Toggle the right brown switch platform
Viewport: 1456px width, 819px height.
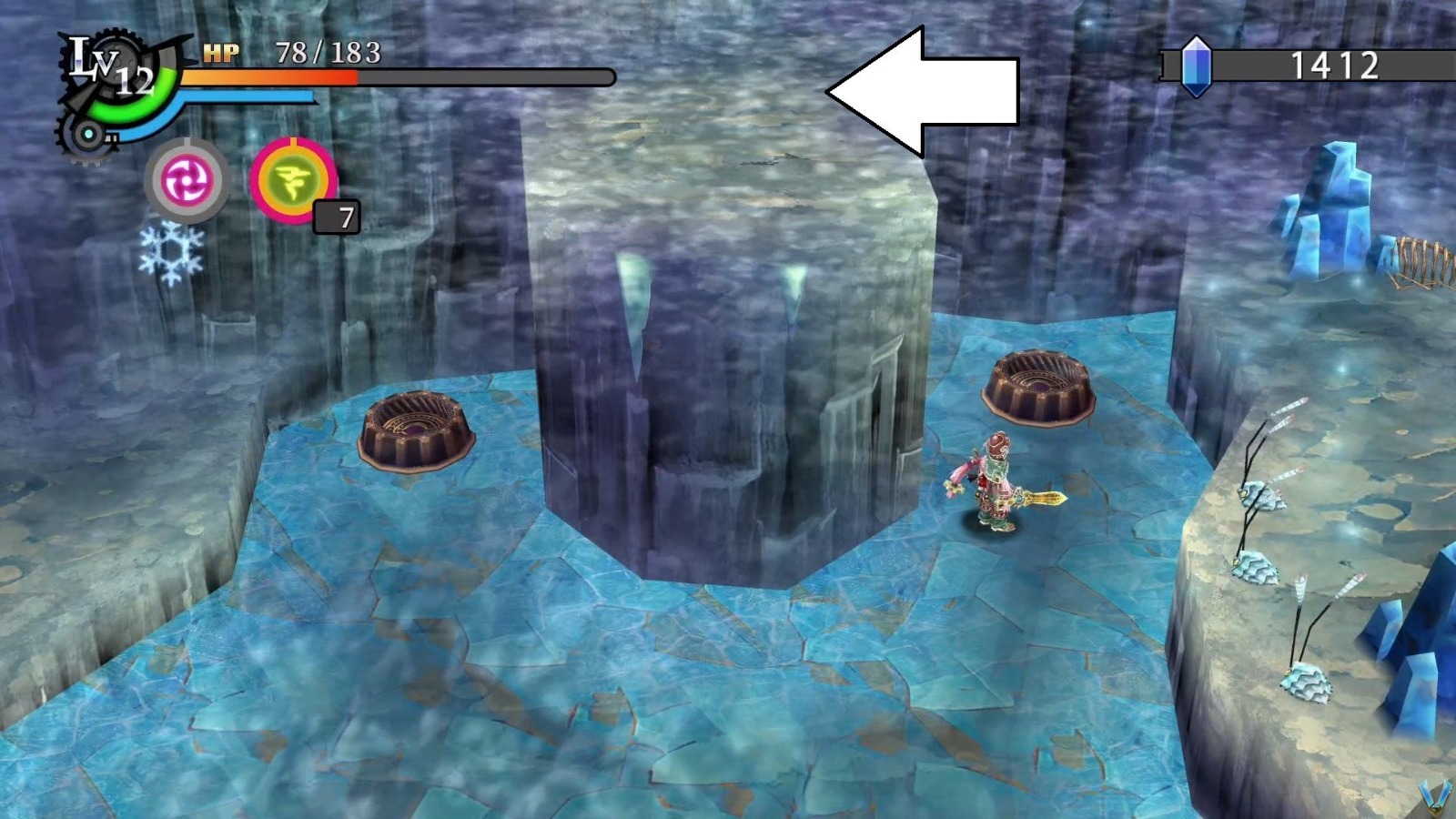tap(1037, 387)
